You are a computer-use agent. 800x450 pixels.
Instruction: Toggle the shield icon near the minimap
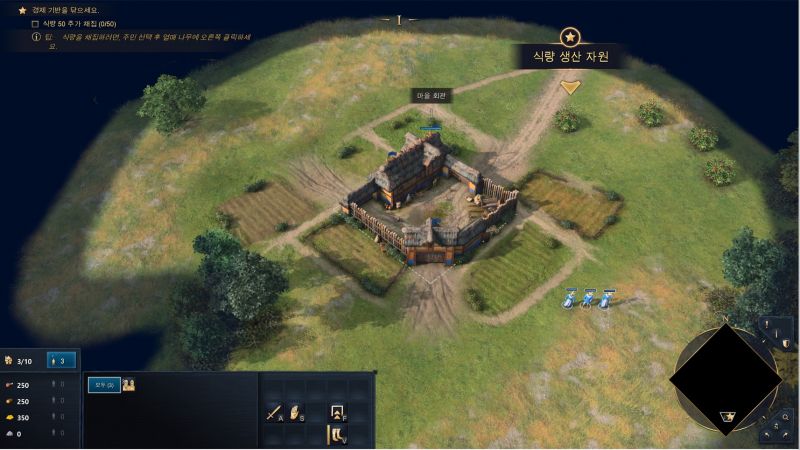click(787, 344)
